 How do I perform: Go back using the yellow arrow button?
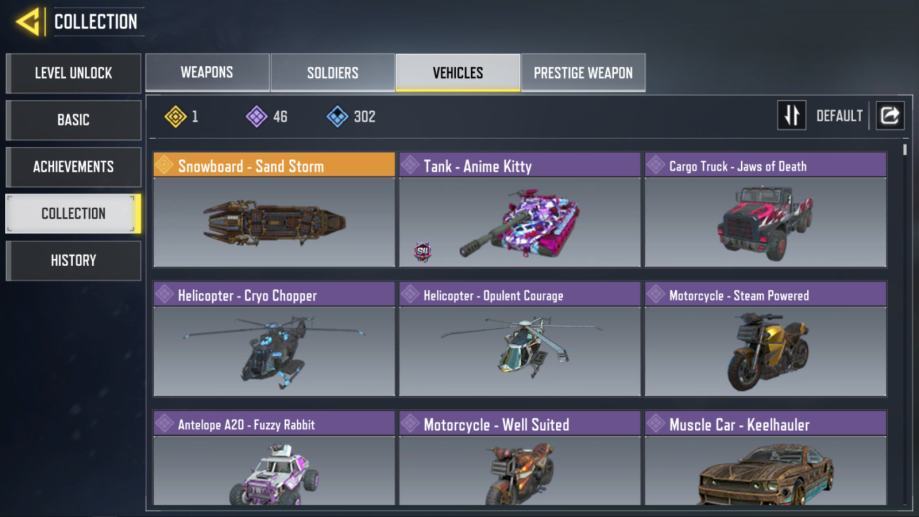[x=28, y=21]
